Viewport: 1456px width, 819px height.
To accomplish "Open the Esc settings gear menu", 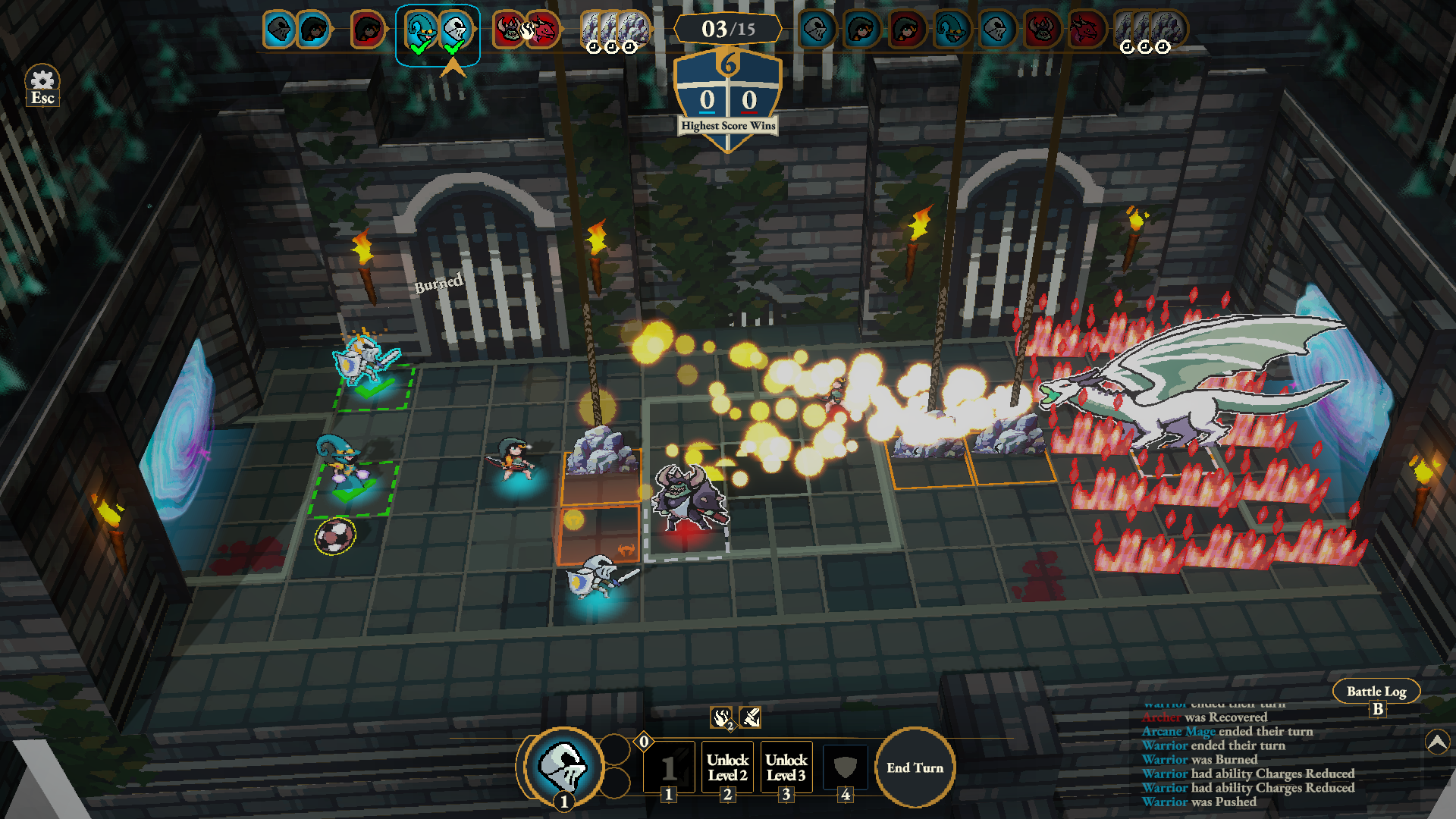I will tap(42, 84).
